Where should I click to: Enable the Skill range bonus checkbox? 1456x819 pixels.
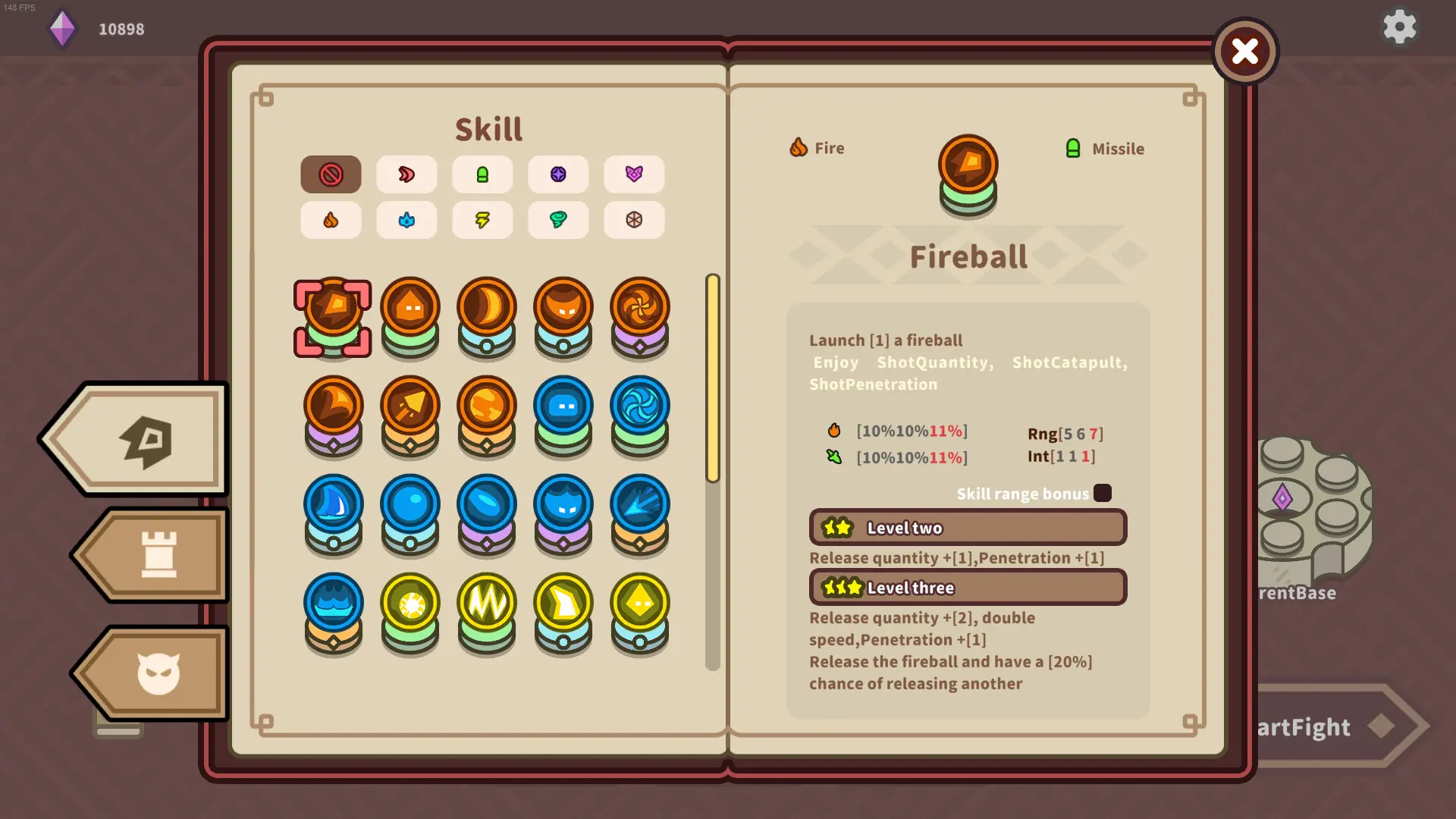1103,493
